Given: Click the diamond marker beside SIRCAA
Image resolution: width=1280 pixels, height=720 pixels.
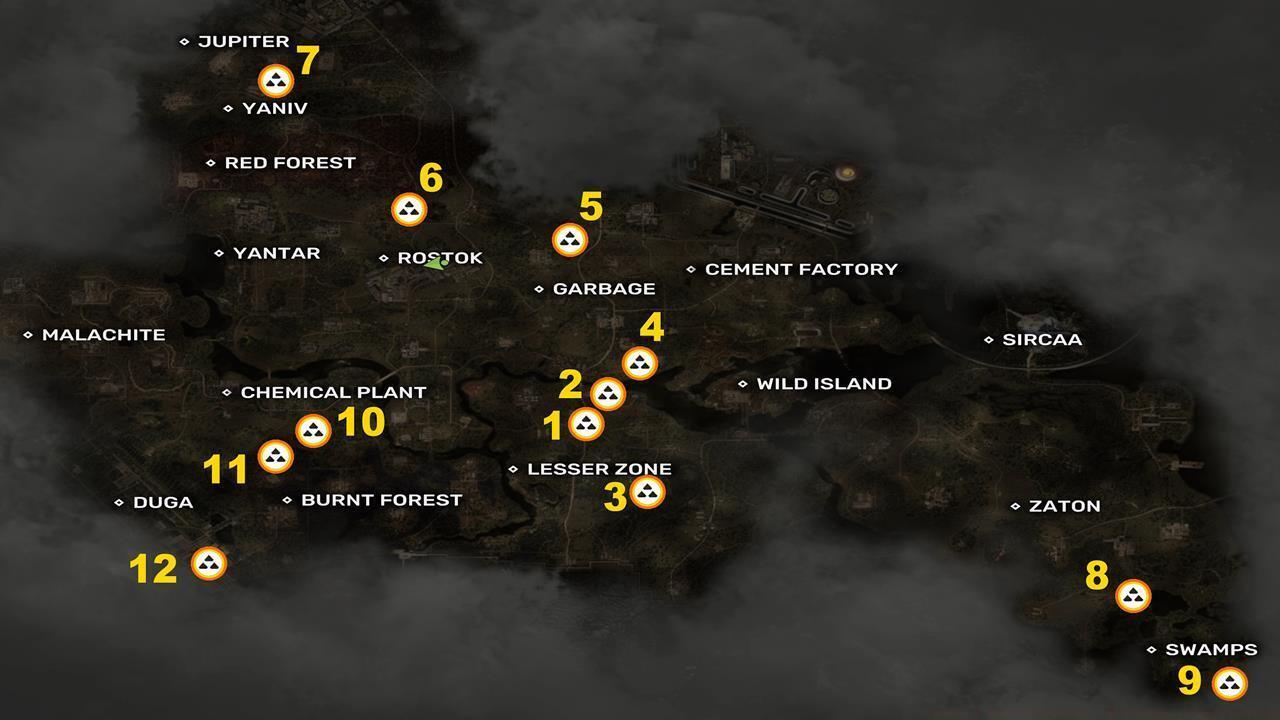Looking at the screenshot, I should 989,339.
